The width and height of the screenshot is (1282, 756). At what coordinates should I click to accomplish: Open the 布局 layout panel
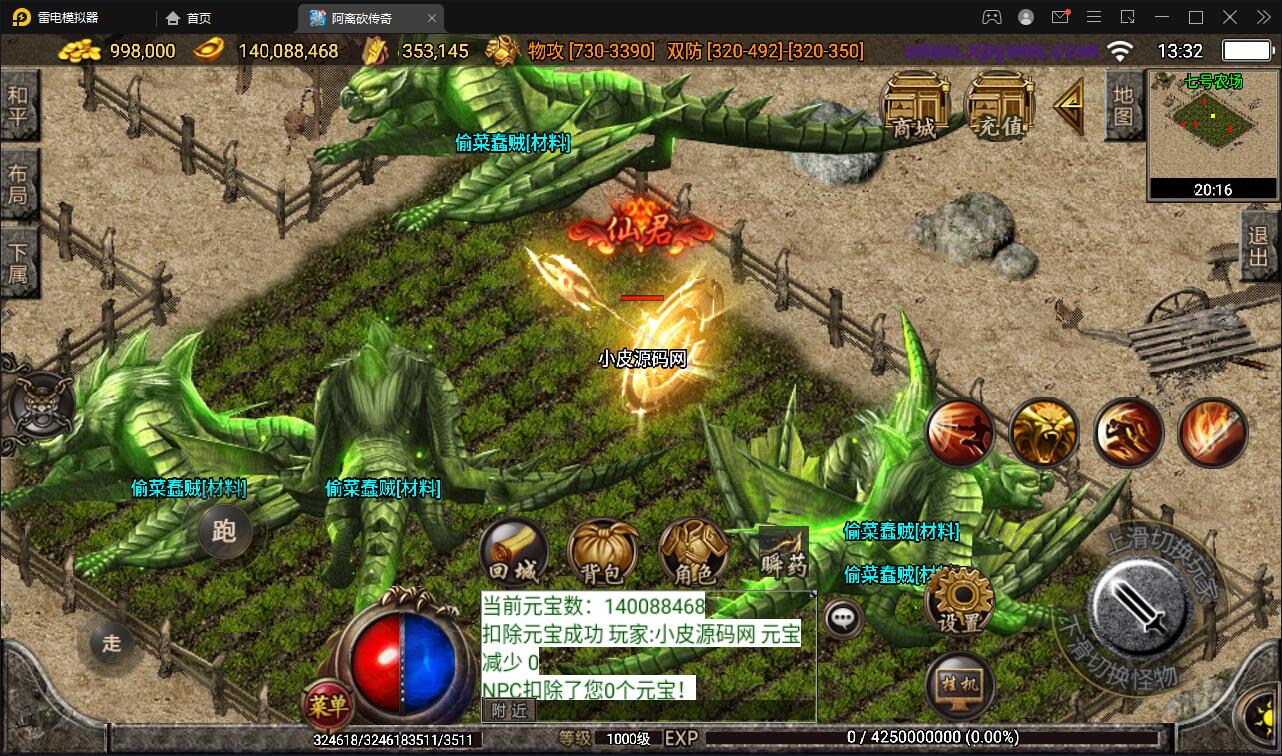(19, 183)
